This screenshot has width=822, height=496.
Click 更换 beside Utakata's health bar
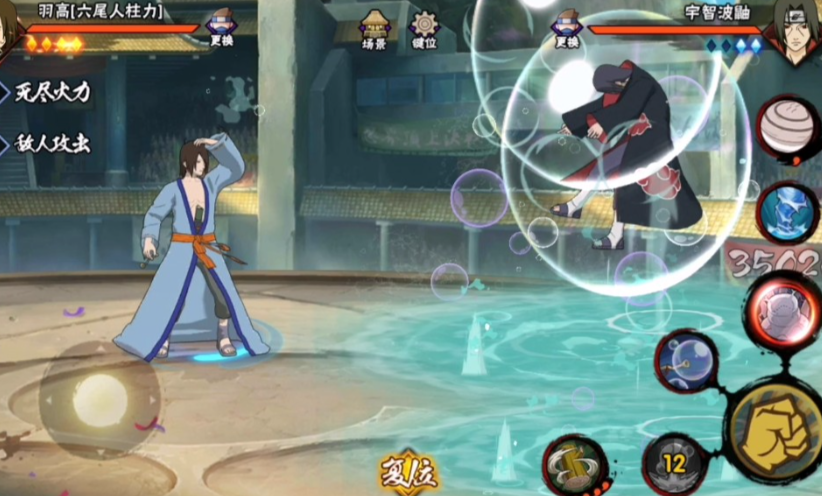(221, 28)
